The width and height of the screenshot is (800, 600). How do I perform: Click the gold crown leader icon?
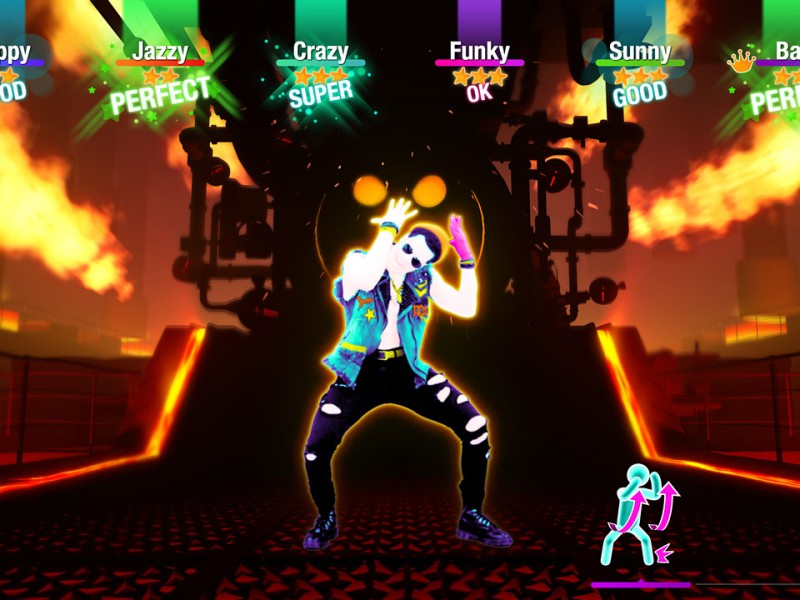741,61
